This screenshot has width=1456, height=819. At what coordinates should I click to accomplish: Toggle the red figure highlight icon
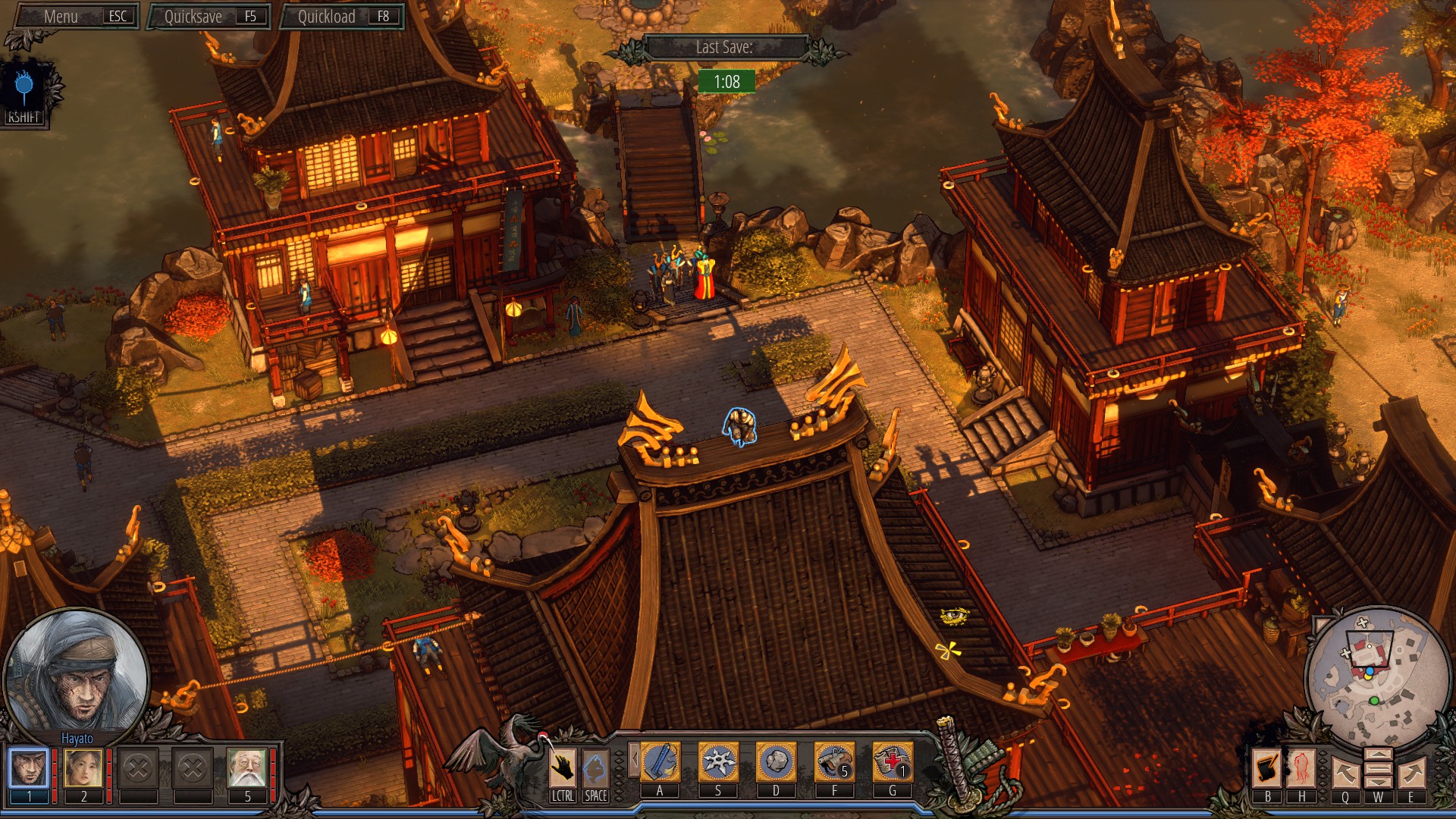tap(1302, 767)
